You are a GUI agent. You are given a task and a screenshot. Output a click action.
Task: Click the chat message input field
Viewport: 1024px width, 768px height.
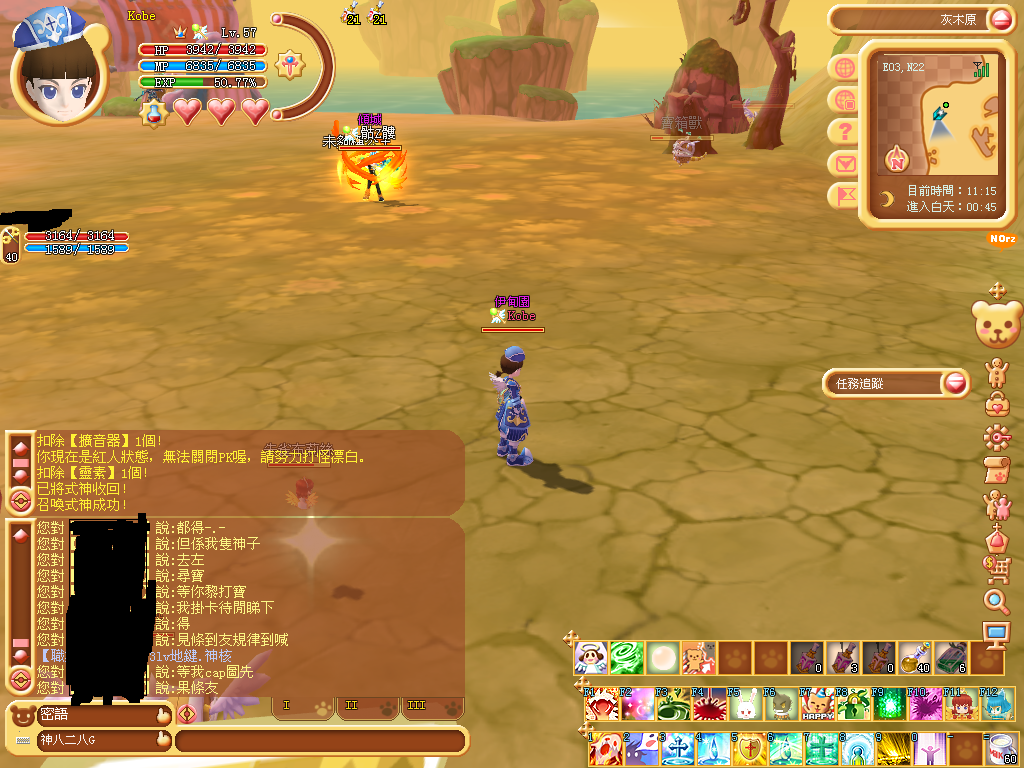(x=320, y=741)
